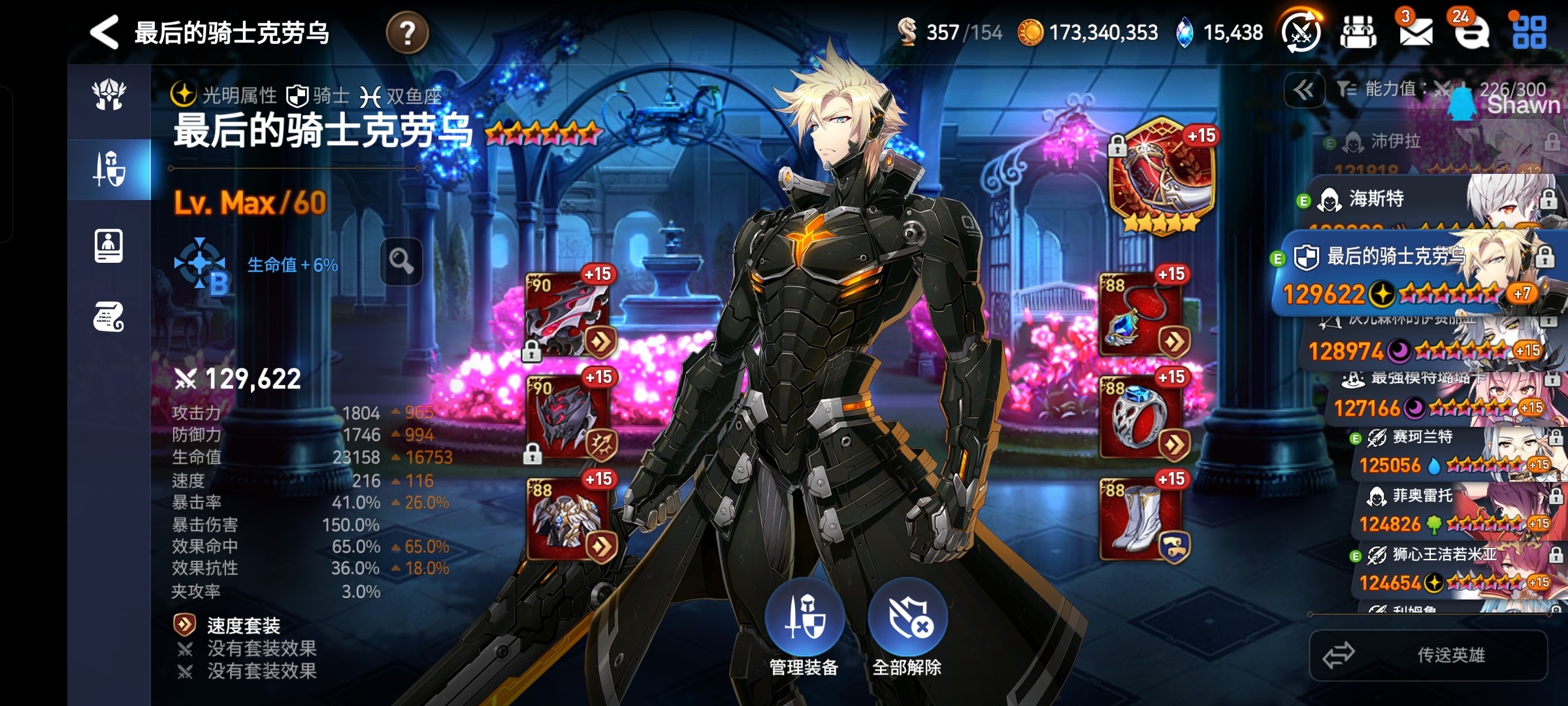Click the 传送英雄 transfer hero button
Viewport: 1568px width, 706px height.
click(x=1428, y=655)
